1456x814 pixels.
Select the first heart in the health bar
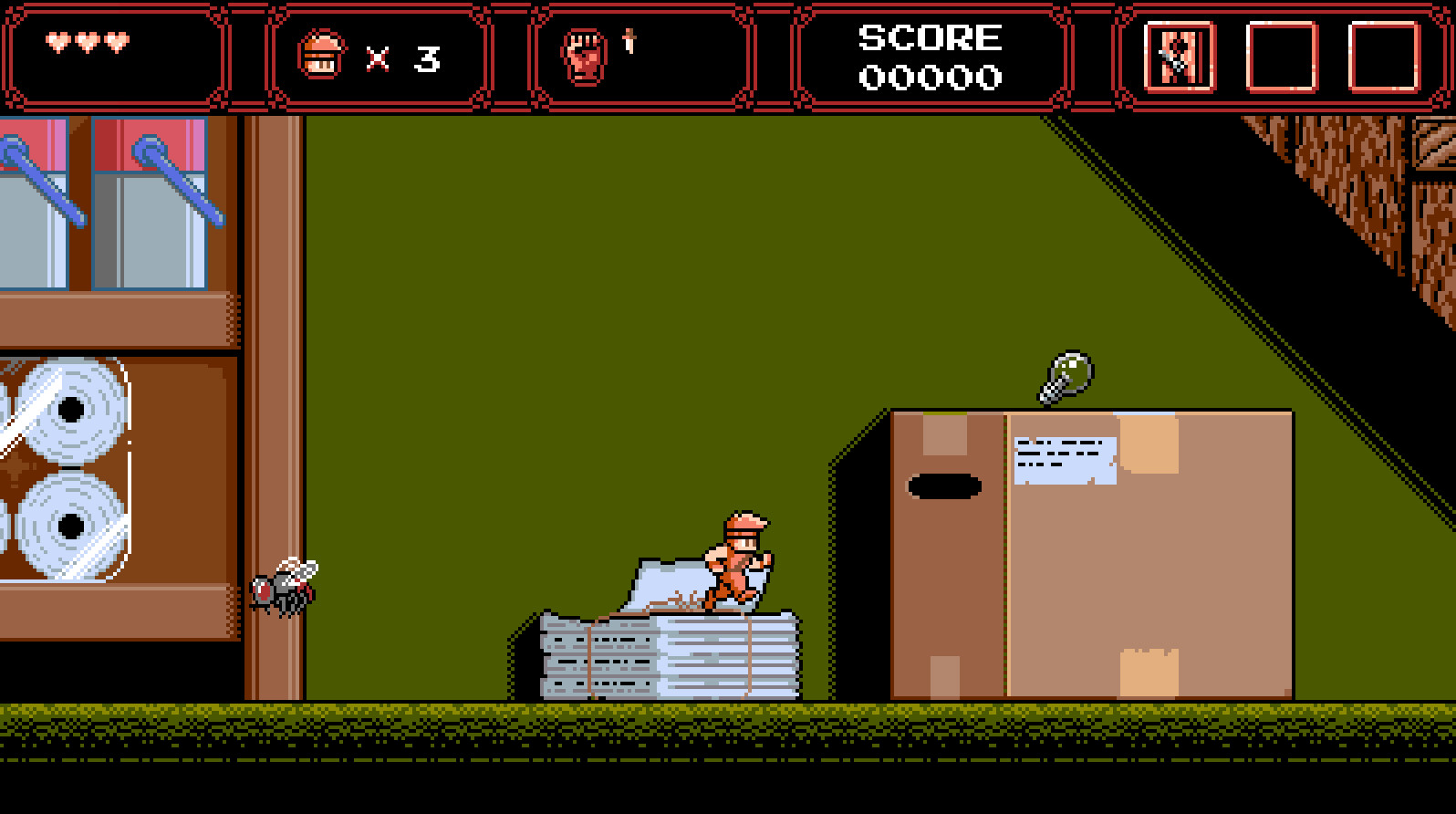tap(57, 41)
